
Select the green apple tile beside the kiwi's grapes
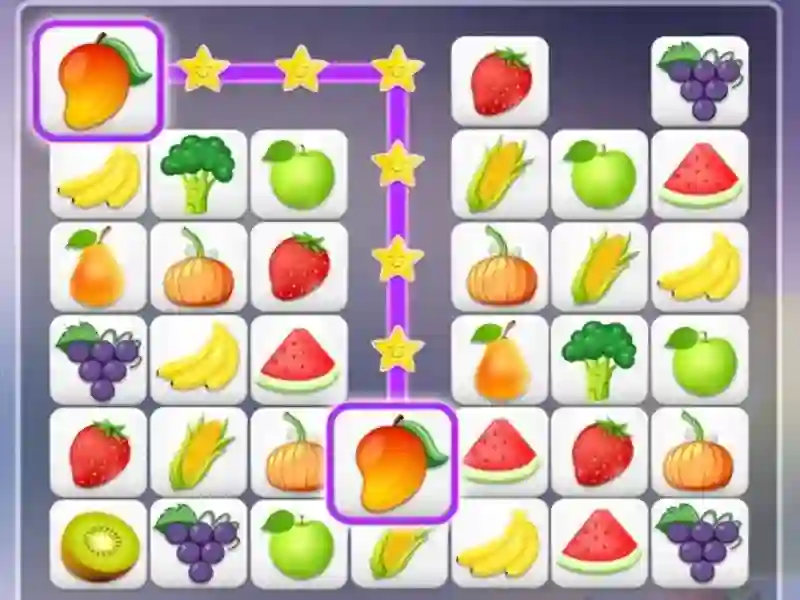[298, 545]
